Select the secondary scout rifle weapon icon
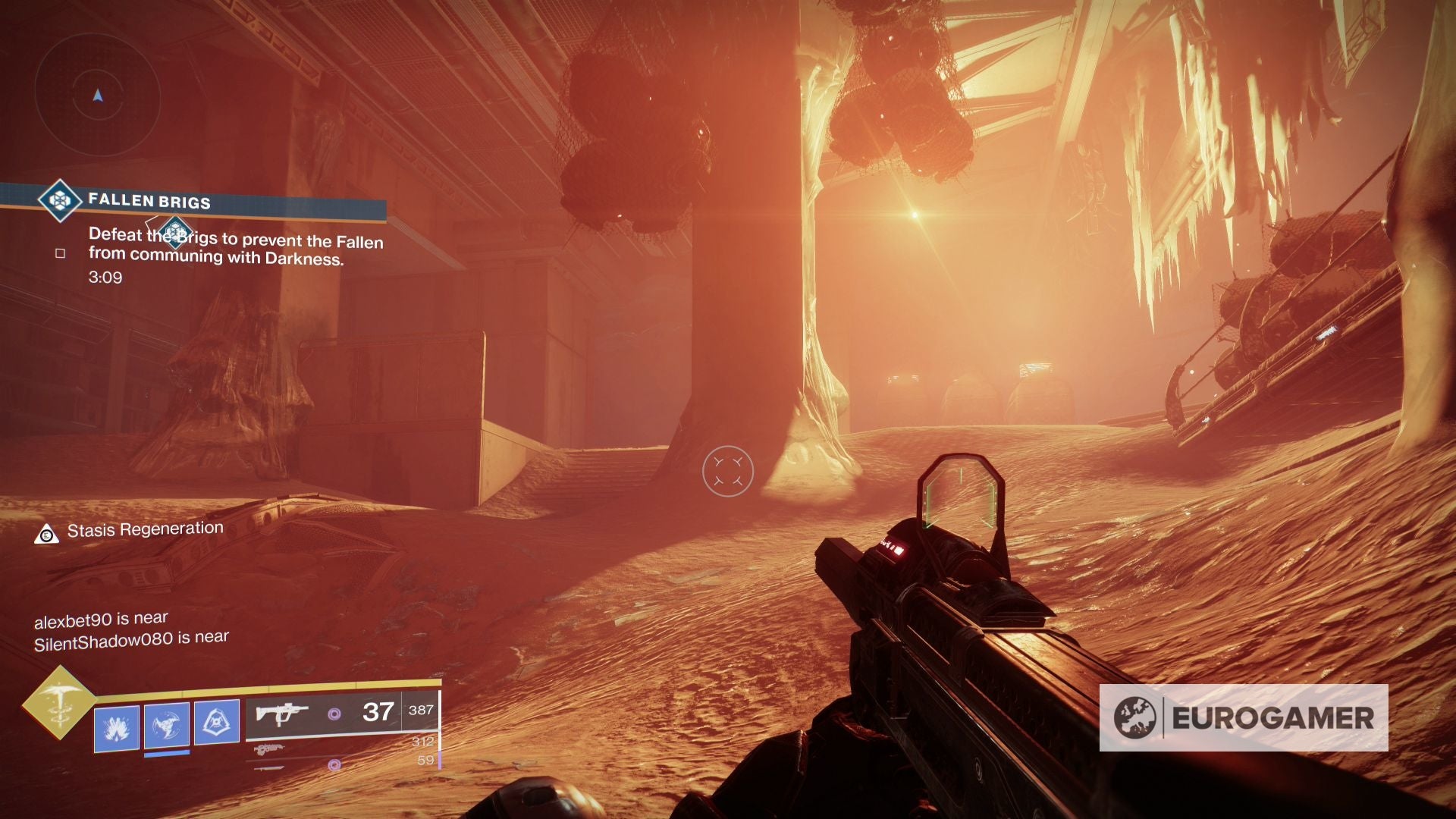The width and height of the screenshot is (1456, 819). tap(269, 748)
